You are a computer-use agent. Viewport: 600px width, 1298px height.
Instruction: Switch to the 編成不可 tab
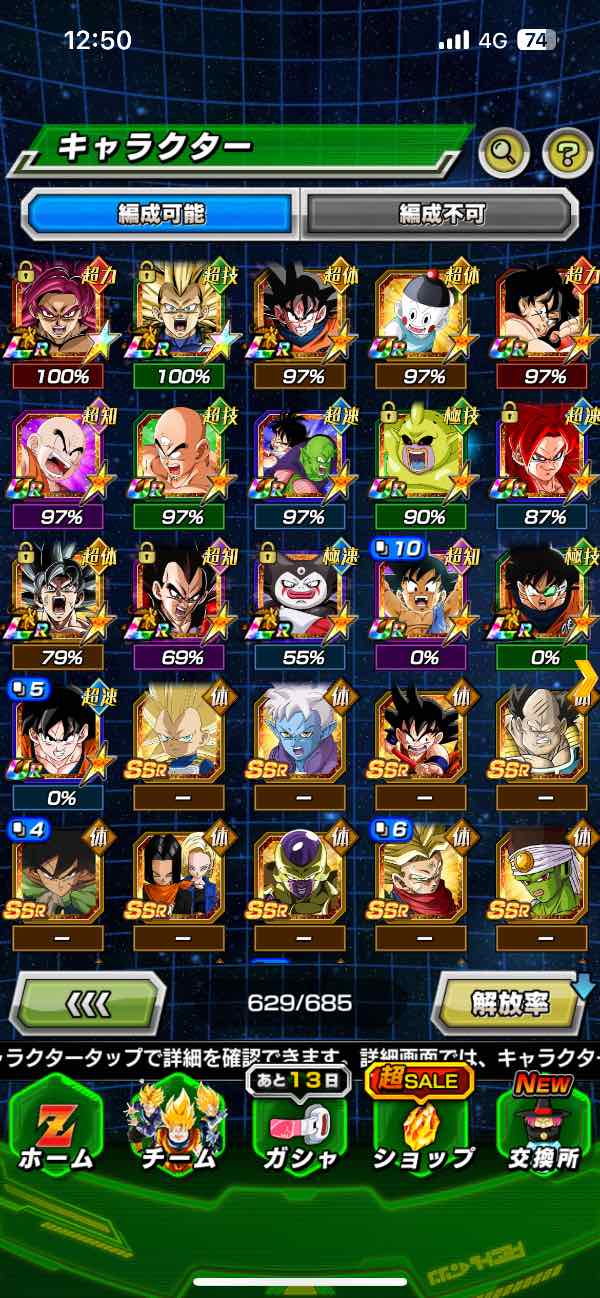coord(441,213)
